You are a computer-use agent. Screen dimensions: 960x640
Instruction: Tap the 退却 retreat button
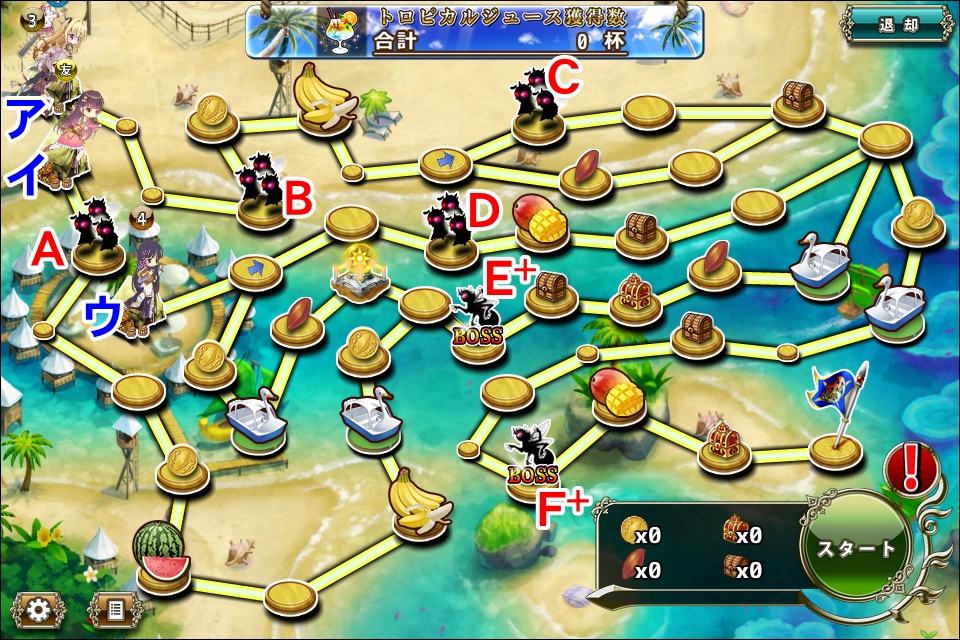click(x=895, y=25)
